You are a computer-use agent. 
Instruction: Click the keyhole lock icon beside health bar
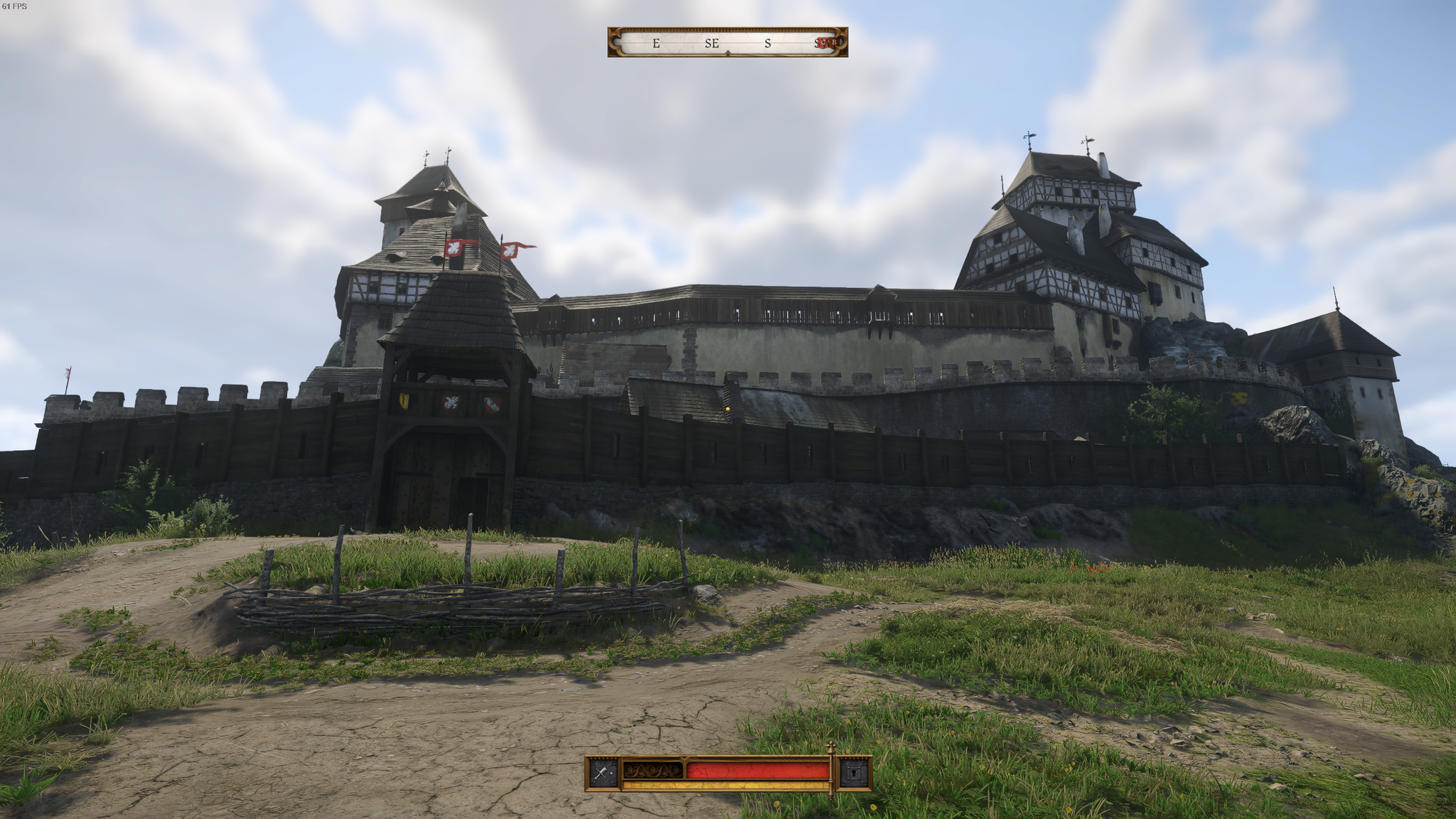coord(854,773)
